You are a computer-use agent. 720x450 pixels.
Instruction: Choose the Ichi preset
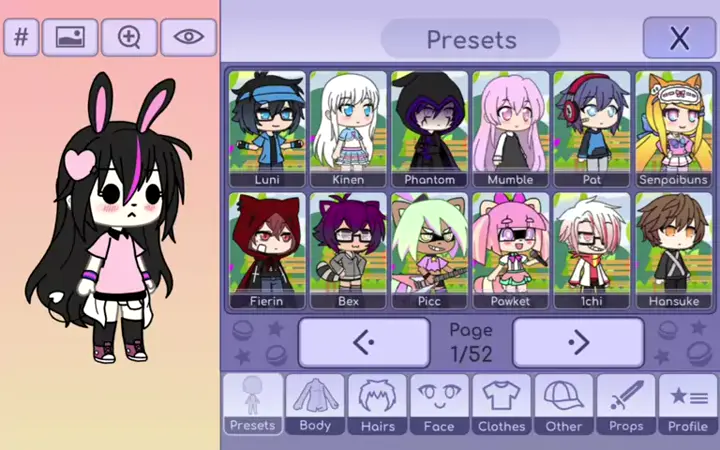pyautogui.click(x=592, y=249)
